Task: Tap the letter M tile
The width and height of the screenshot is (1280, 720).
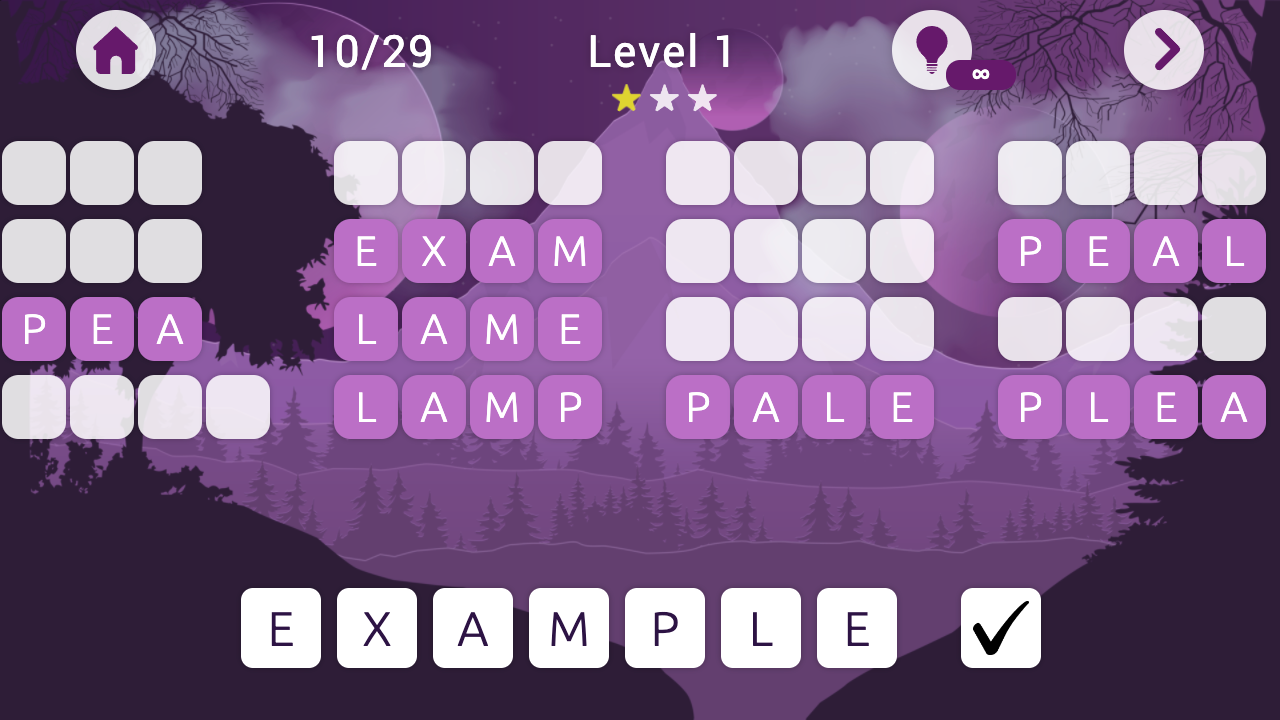Action: 569,628
